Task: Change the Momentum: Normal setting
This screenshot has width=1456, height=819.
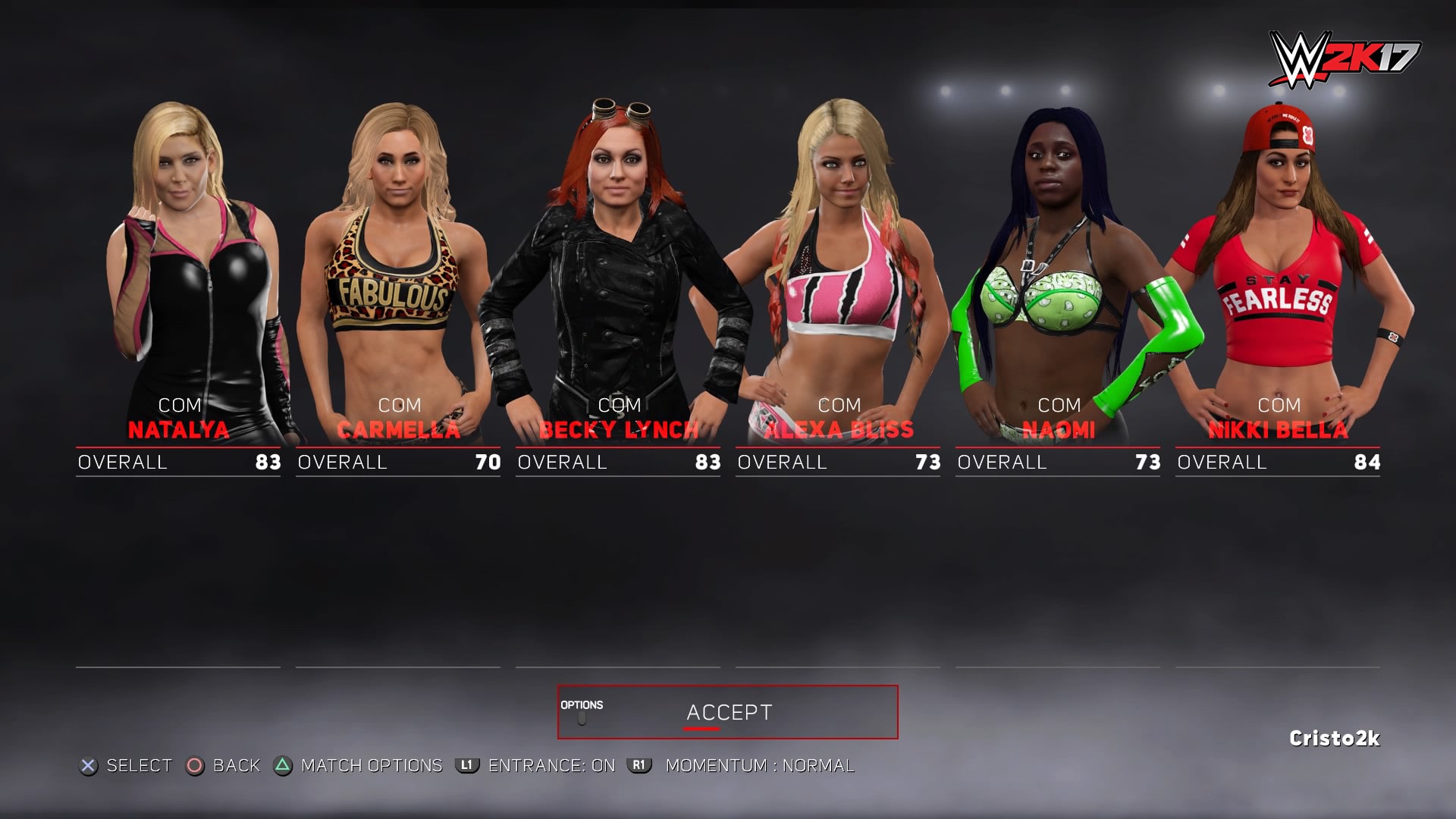Action: click(x=743, y=766)
